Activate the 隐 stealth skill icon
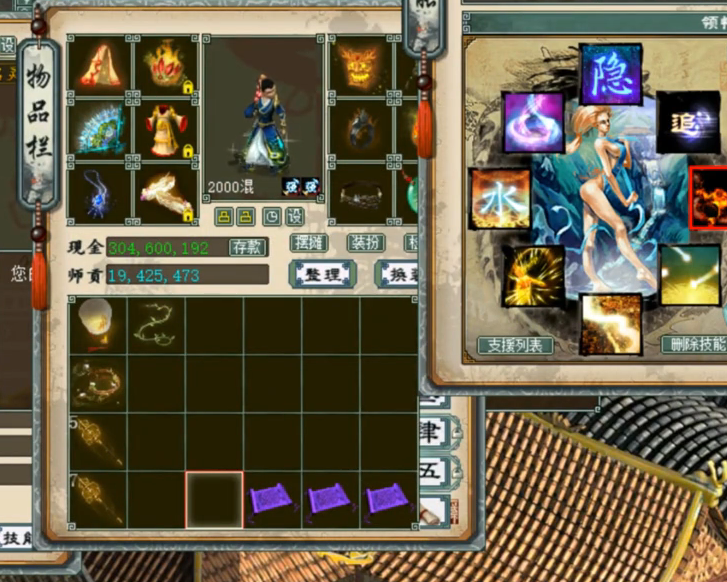The height and width of the screenshot is (582, 727). [x=610, y=74]
